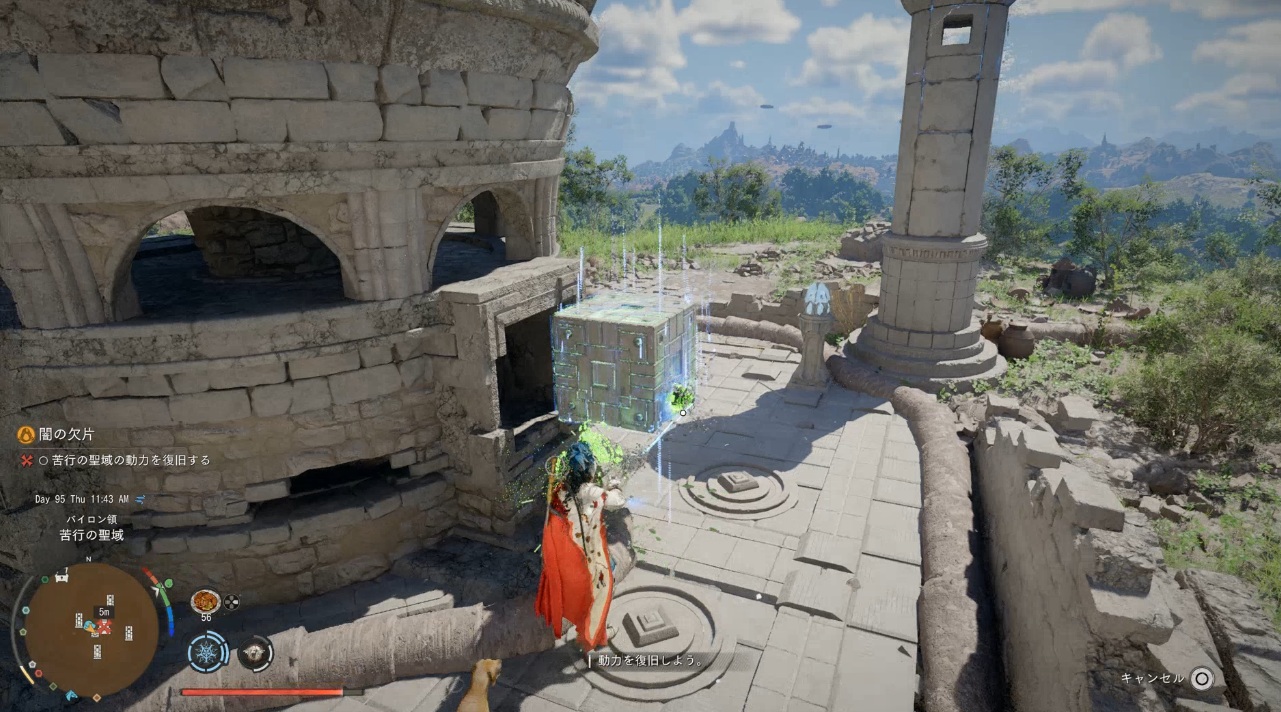Click the red marker at the minimap center
The height and width of the screenshot is (712, 1281).
tap(102, 627)
